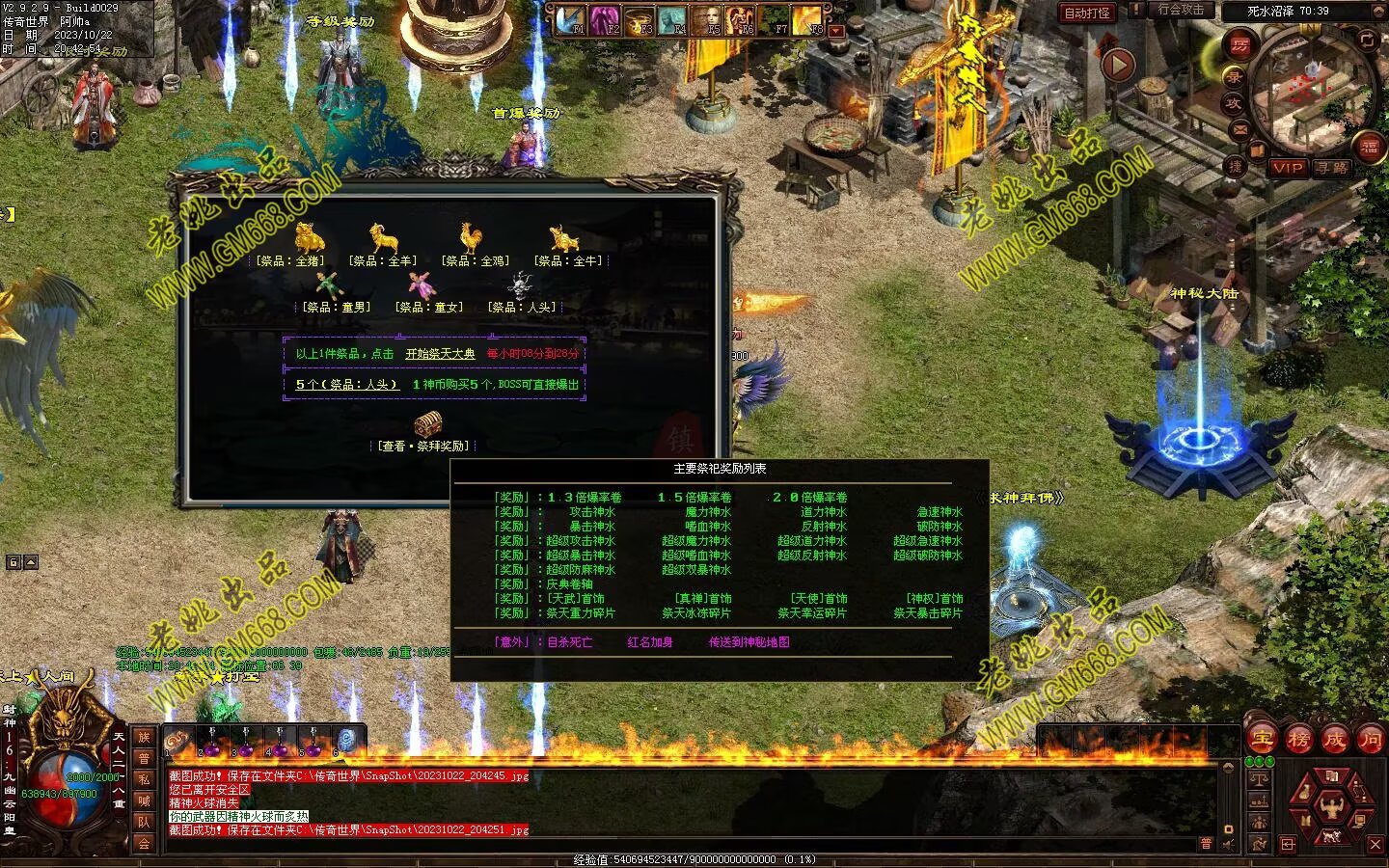Open the VIP panel
This screenshot has height=868, width=1389.
(1287, 168)
